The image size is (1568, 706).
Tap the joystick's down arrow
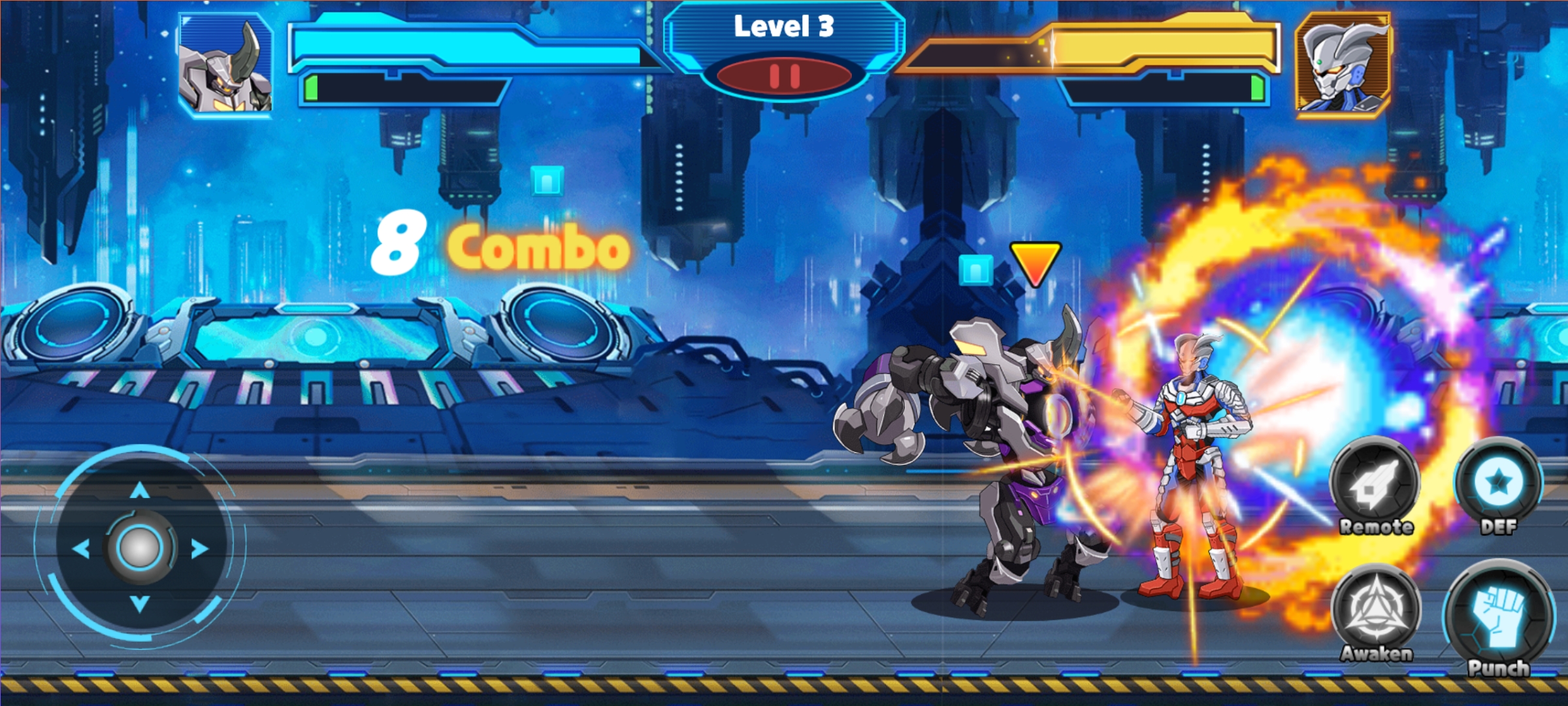(x=140, y=604)
